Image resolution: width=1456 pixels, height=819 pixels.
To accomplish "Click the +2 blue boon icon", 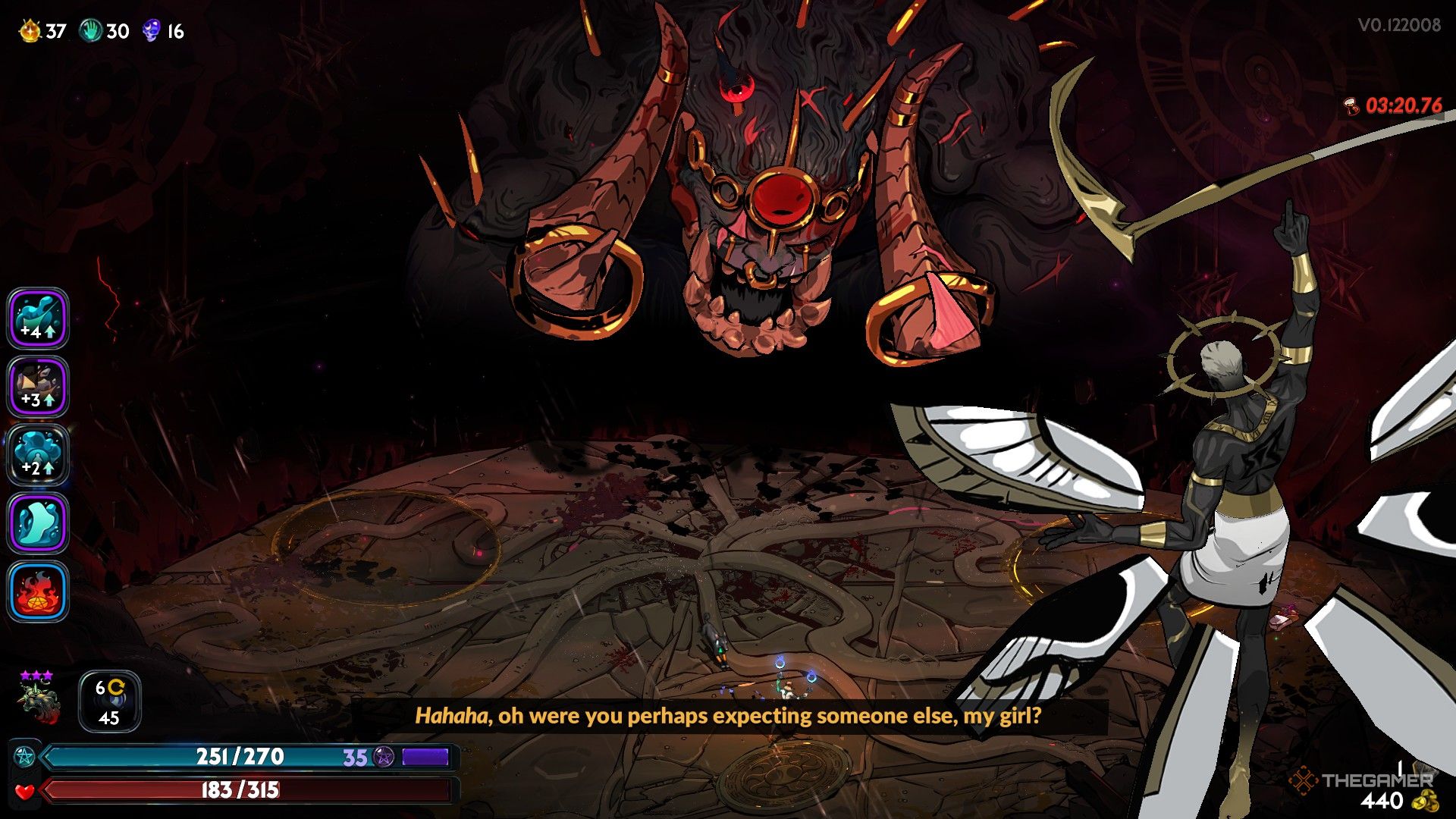I will click(x=38, y=454).
